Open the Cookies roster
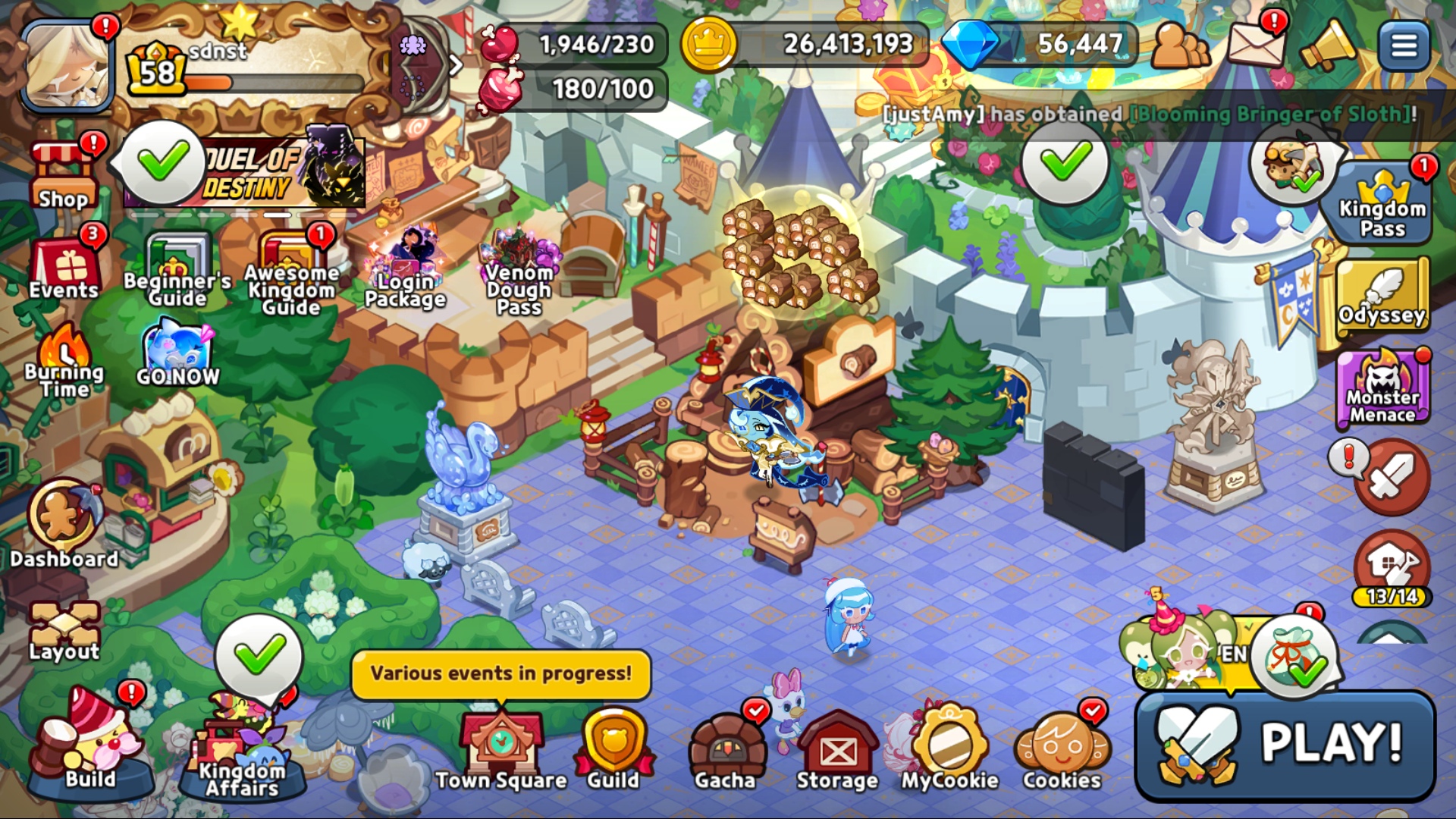This screenshot has width=1456, height=819. pyautogui.click(x=1062, y=749)
